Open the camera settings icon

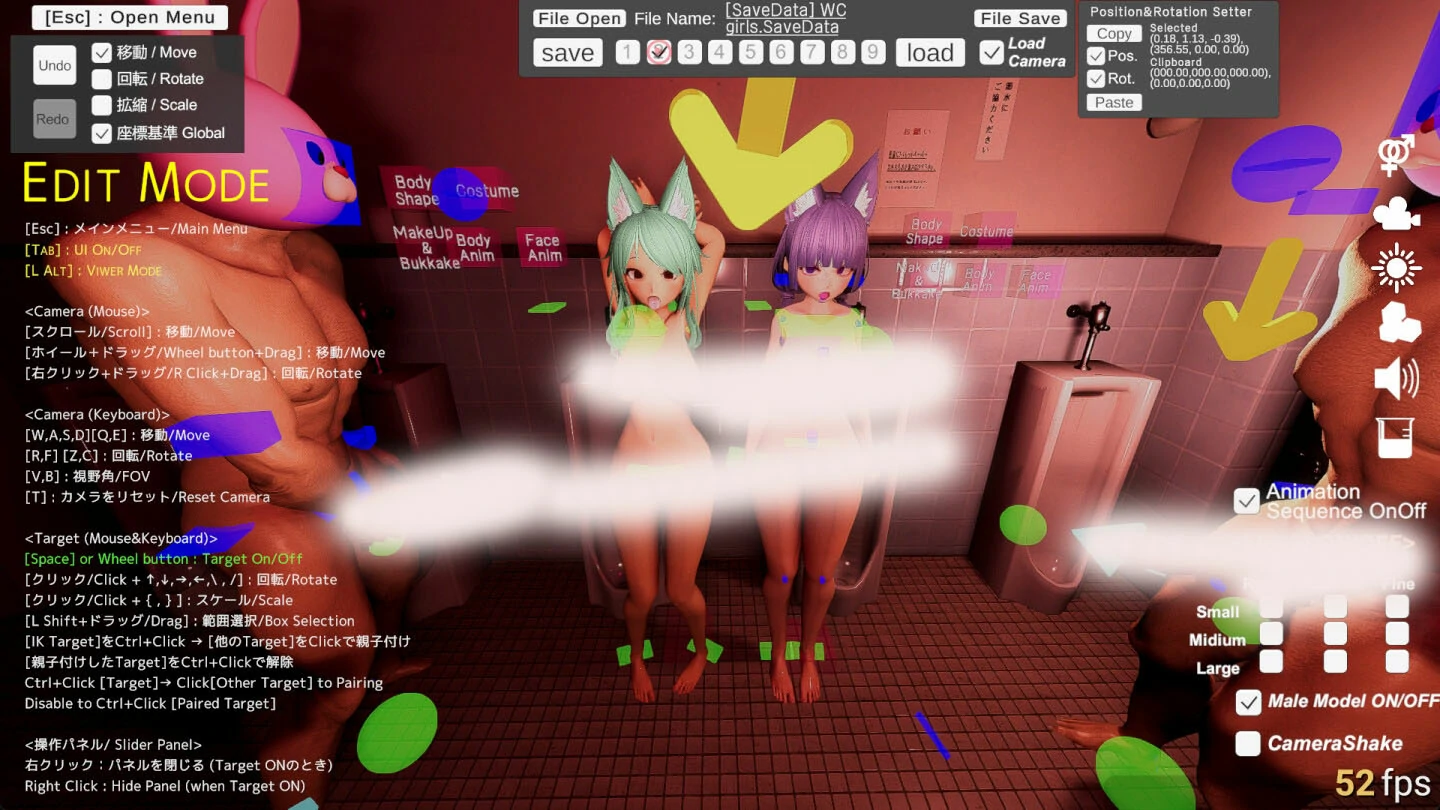tap(1395, 210)
